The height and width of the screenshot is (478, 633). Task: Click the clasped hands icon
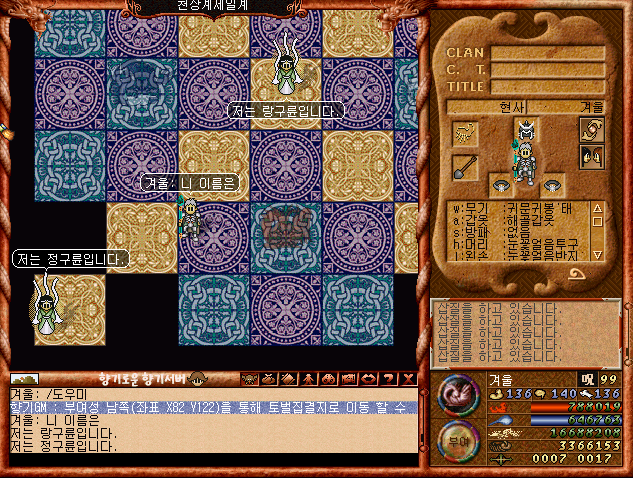(592, 130)
